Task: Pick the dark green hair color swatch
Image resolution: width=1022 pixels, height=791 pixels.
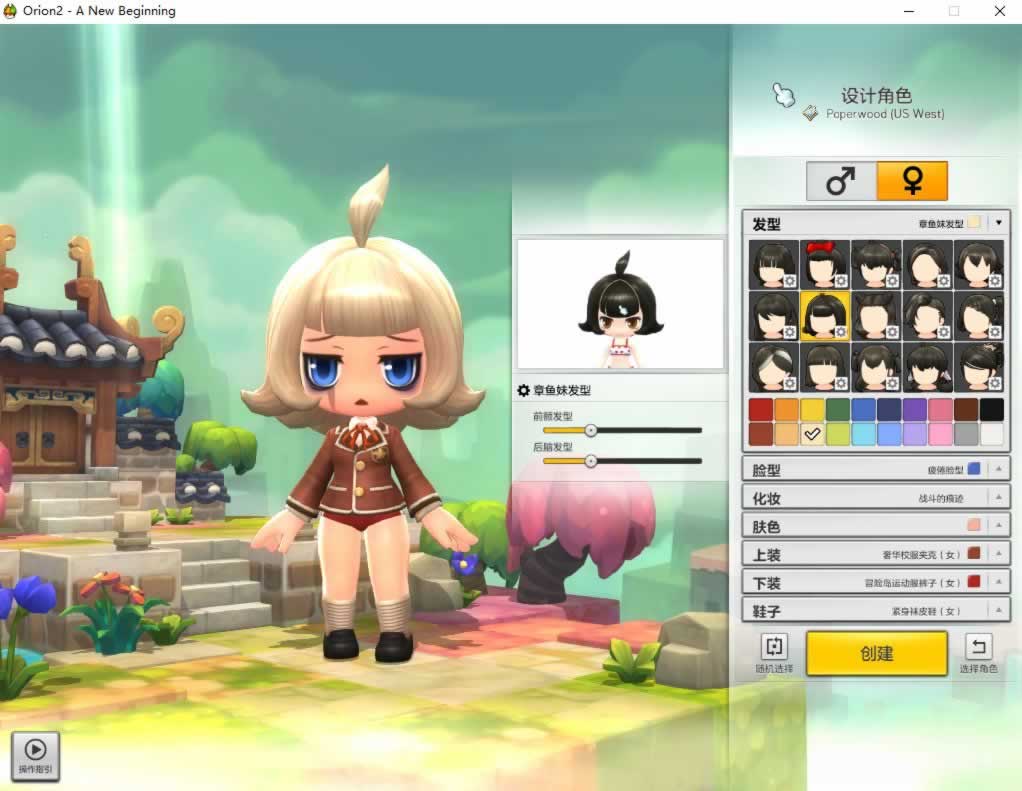Action: [837, 409]
